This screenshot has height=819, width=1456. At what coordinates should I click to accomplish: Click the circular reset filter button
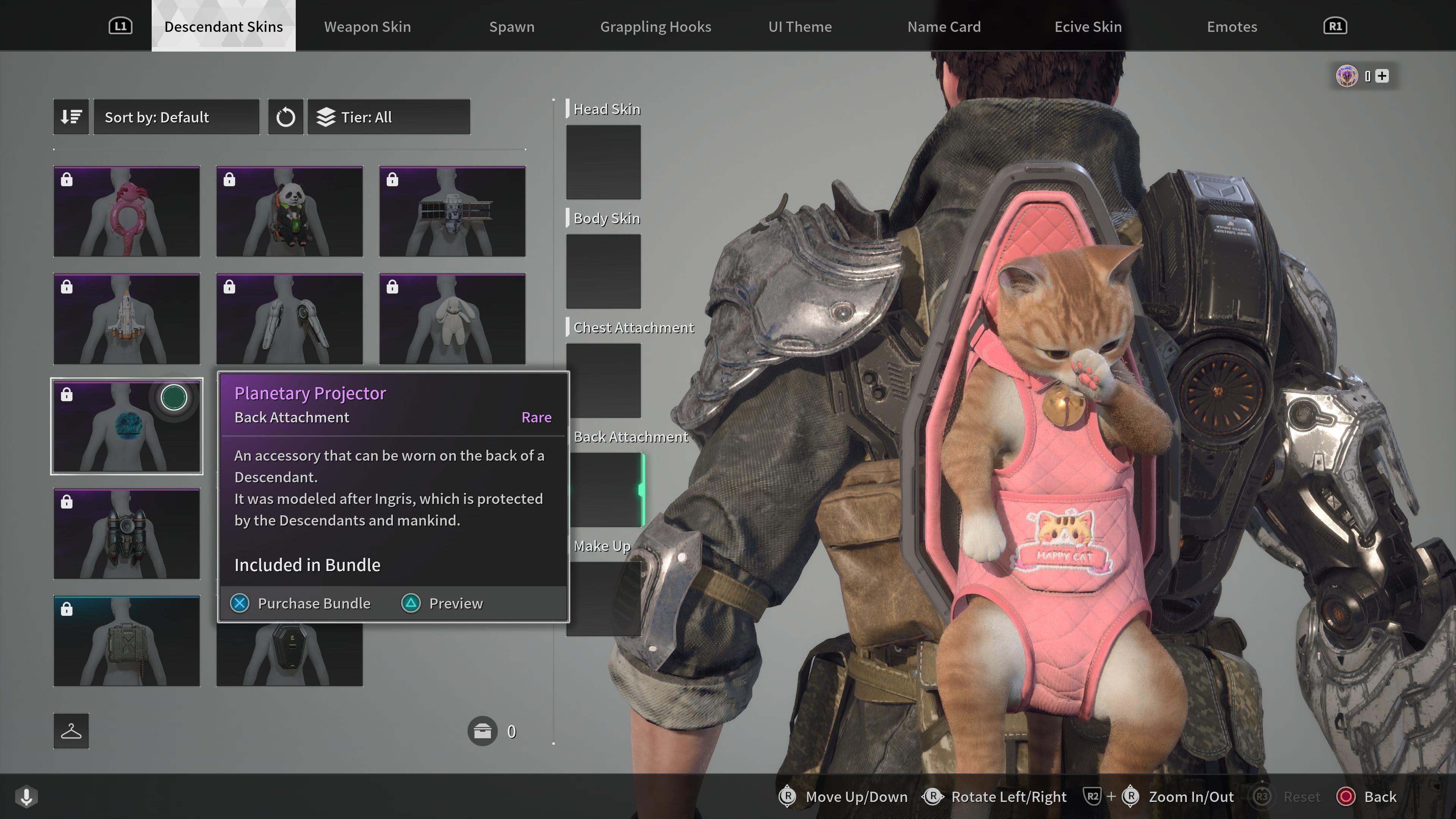(x=286, y=117)
